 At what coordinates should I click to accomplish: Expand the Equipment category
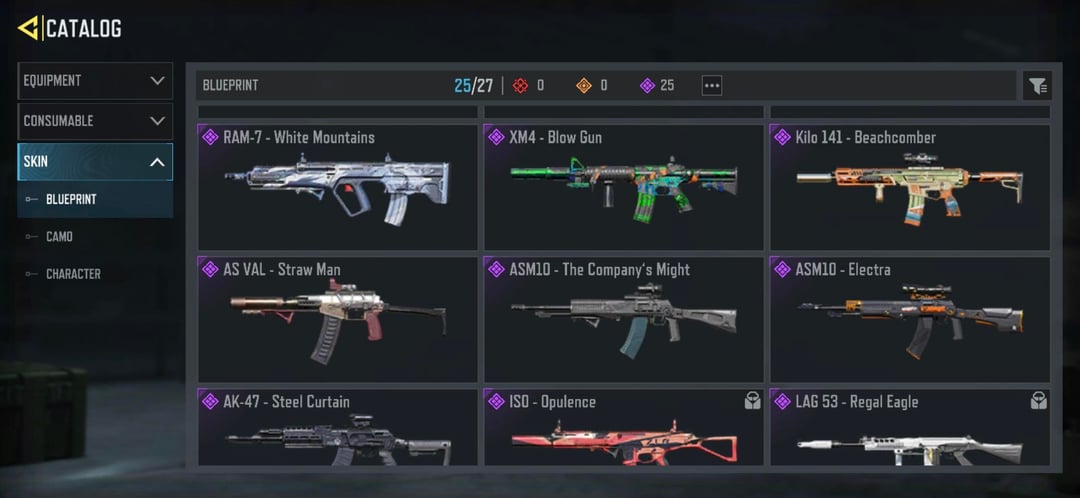click(x=95, y=81)
